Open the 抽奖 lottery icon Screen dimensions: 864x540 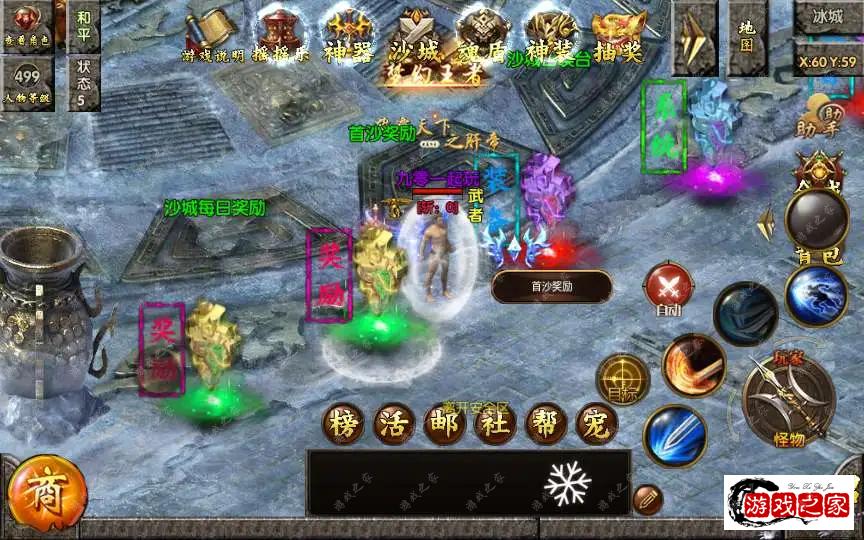pos(617,34)
